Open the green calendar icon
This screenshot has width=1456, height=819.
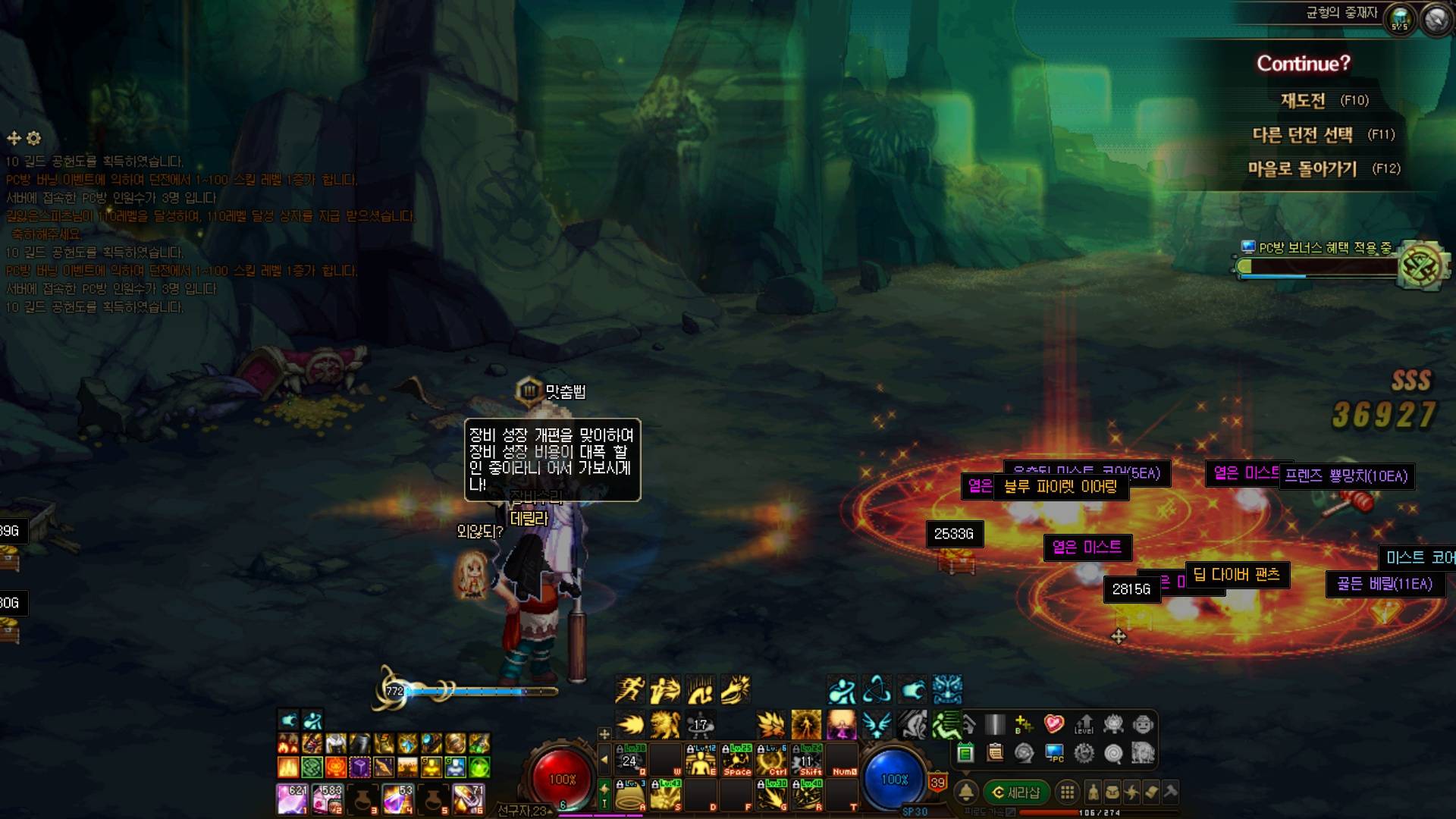[965, 753]
